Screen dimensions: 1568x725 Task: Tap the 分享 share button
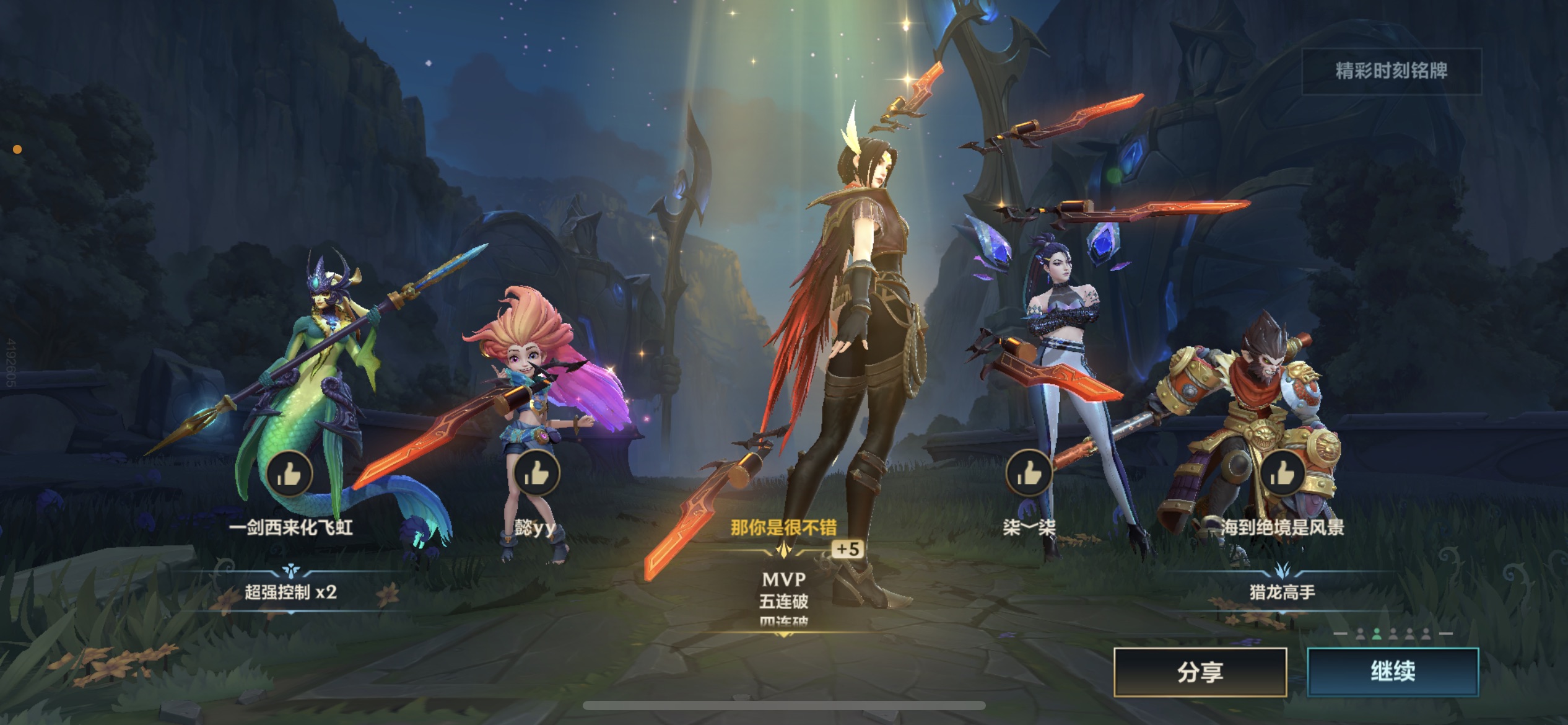pos(1200,672)
